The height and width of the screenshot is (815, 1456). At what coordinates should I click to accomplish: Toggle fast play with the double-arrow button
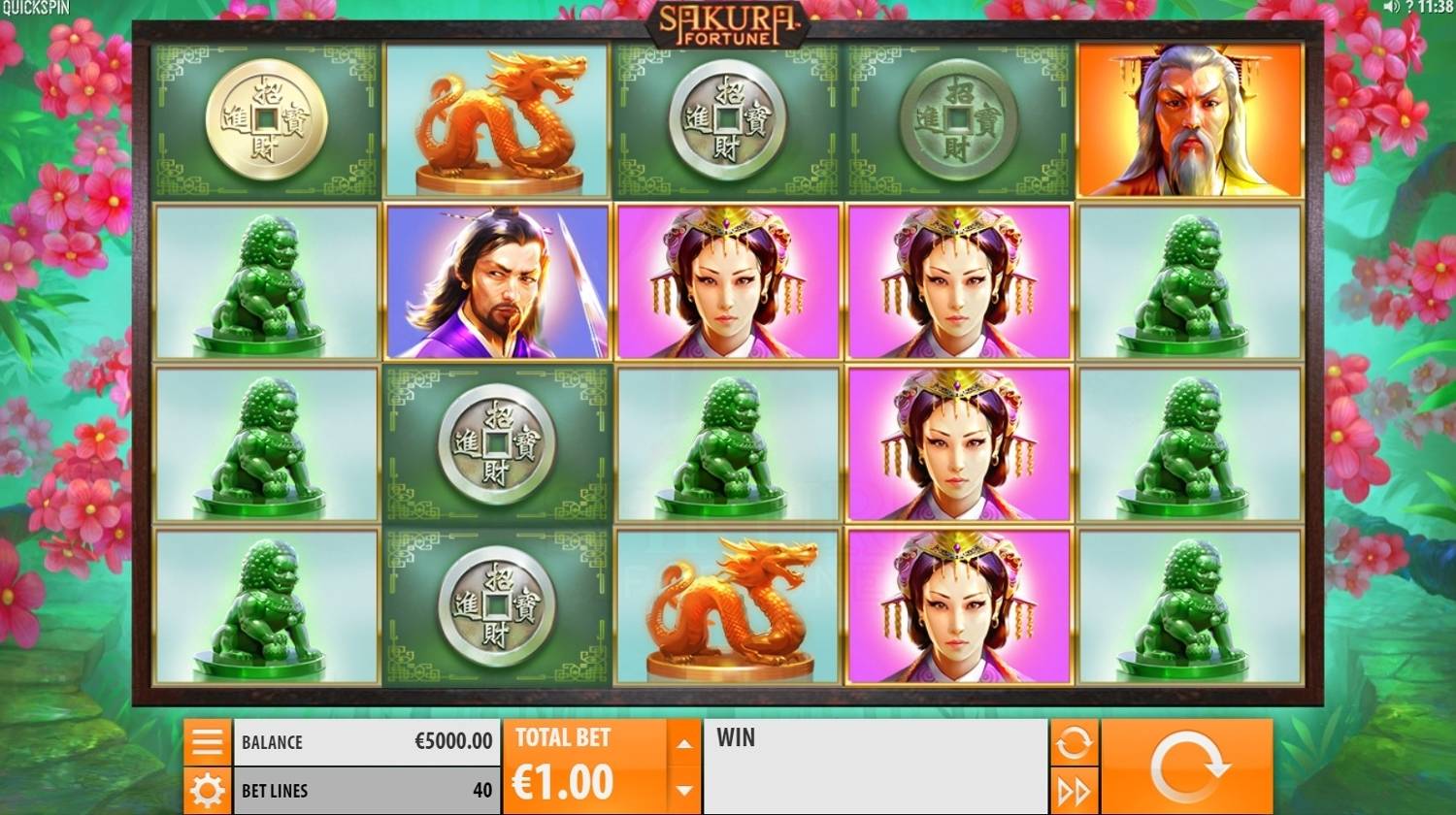(1074, 792)
